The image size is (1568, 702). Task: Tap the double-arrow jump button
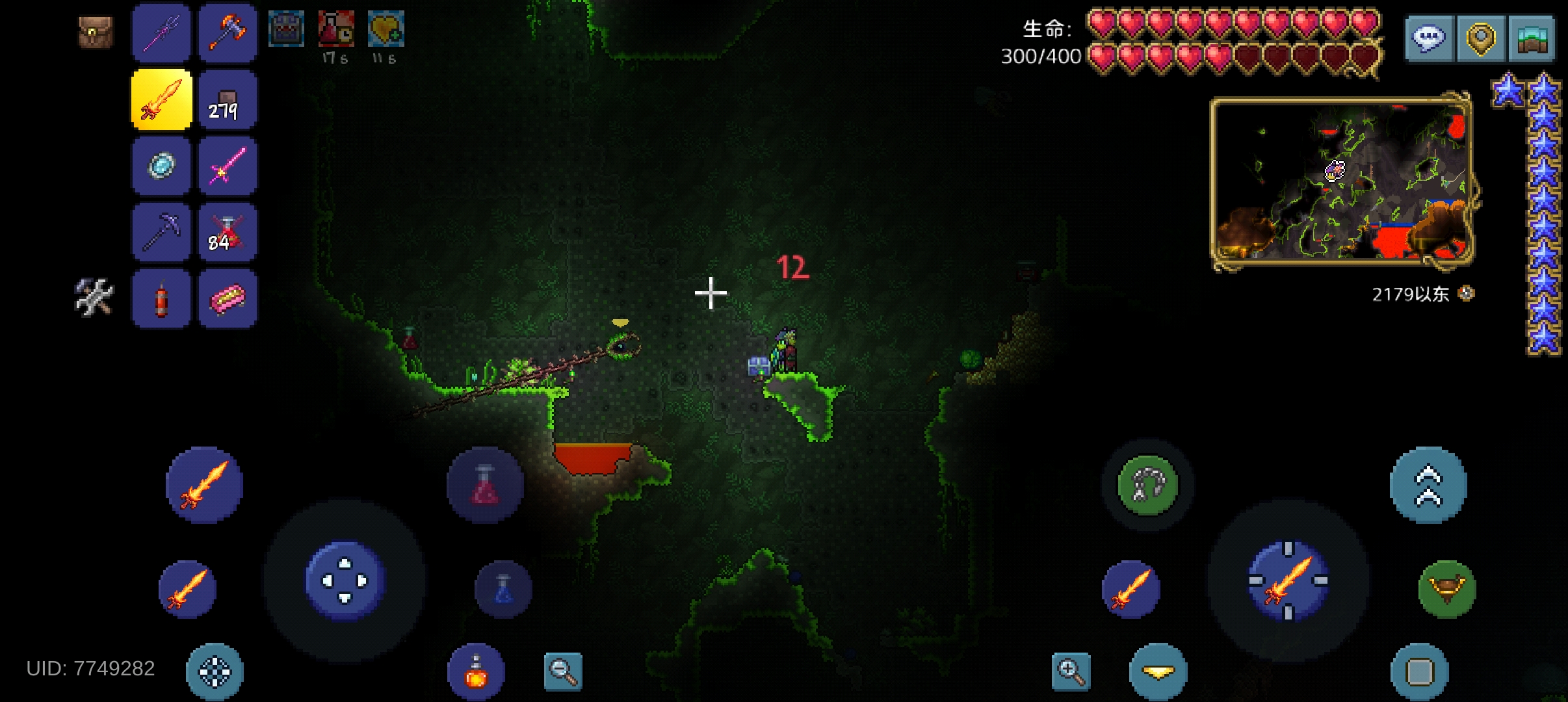point(1428,485)
